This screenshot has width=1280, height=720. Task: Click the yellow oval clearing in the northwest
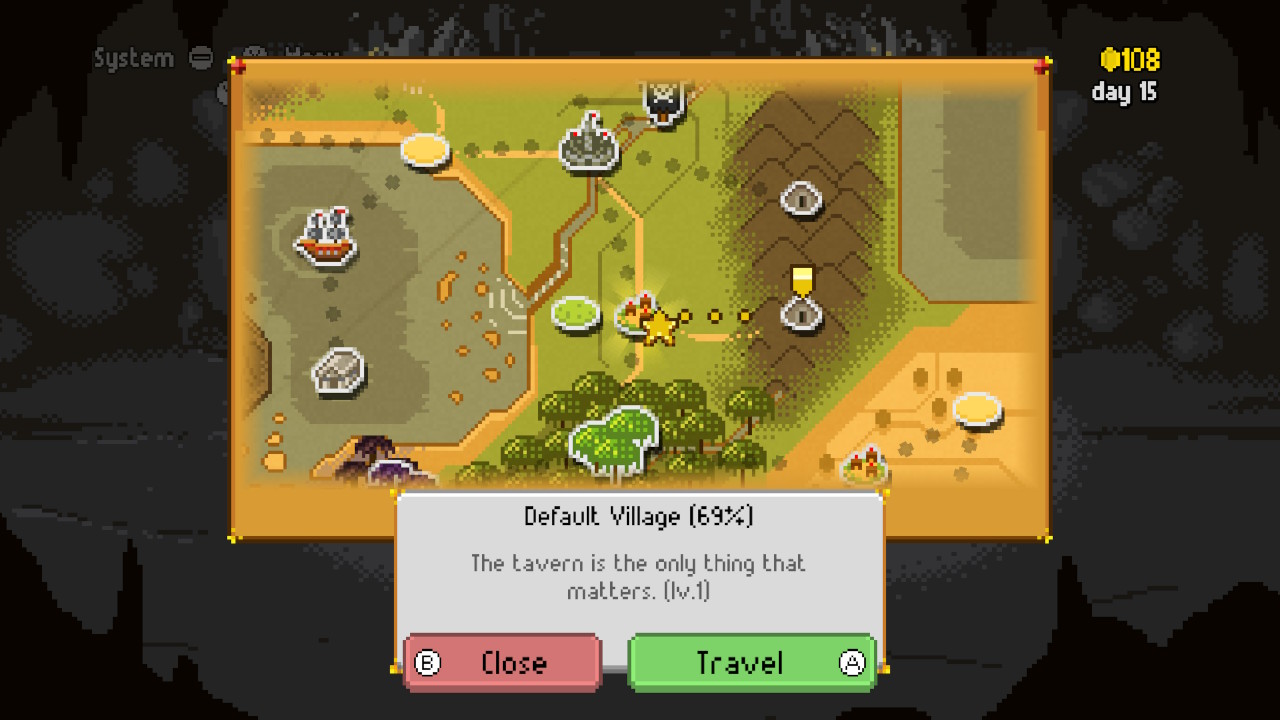[424, 150]
